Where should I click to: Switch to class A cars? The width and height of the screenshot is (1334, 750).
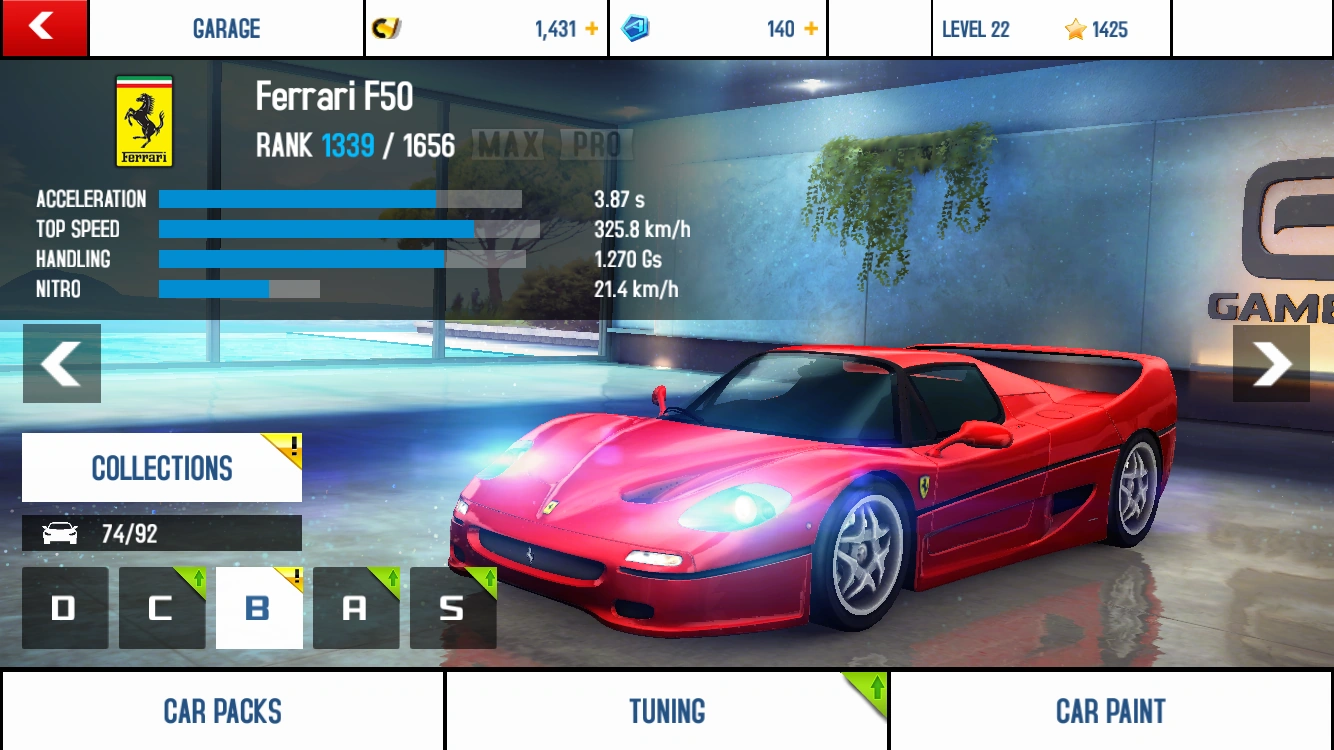pyautogui.click(x=355, y=608)
